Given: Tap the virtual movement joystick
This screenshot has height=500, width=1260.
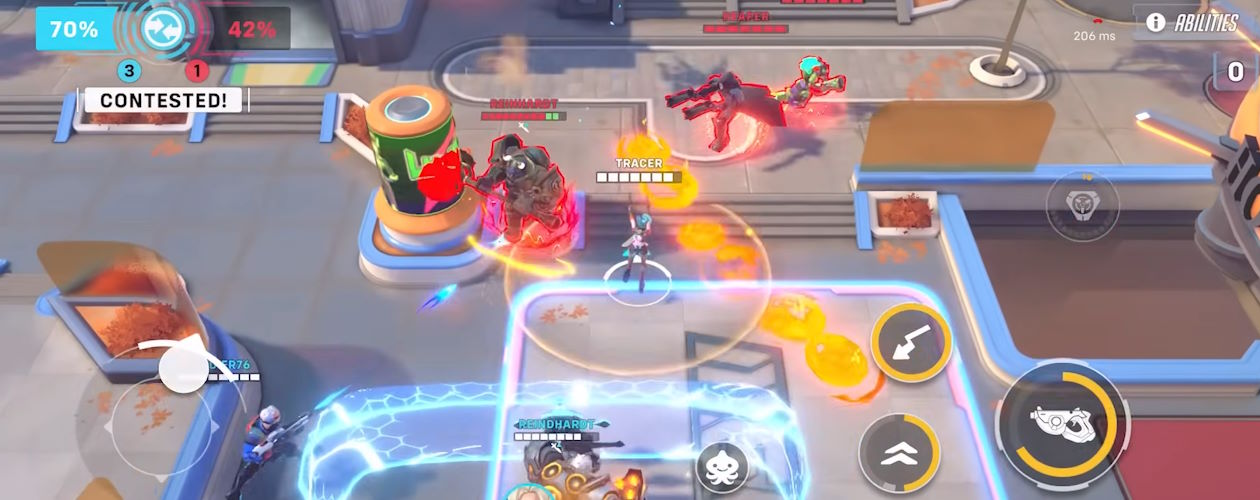Looking at the screenshot, I should 180,372.
